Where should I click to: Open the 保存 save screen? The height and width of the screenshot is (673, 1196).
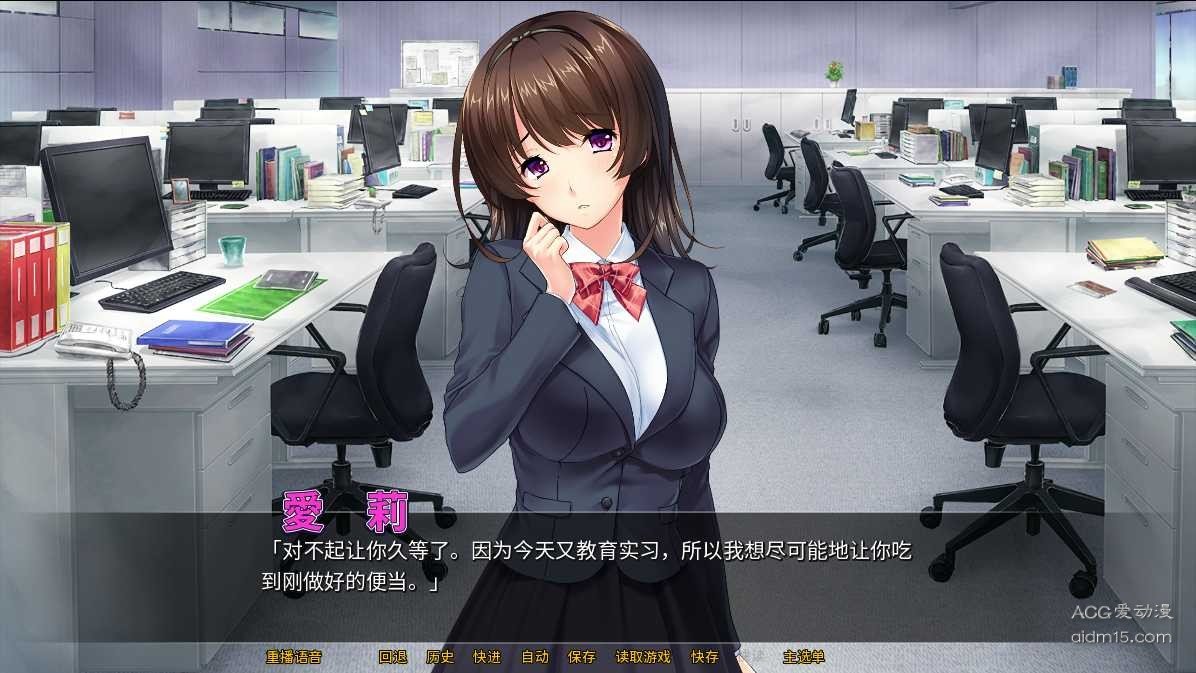pyautogui.click(x=582, y=657)
